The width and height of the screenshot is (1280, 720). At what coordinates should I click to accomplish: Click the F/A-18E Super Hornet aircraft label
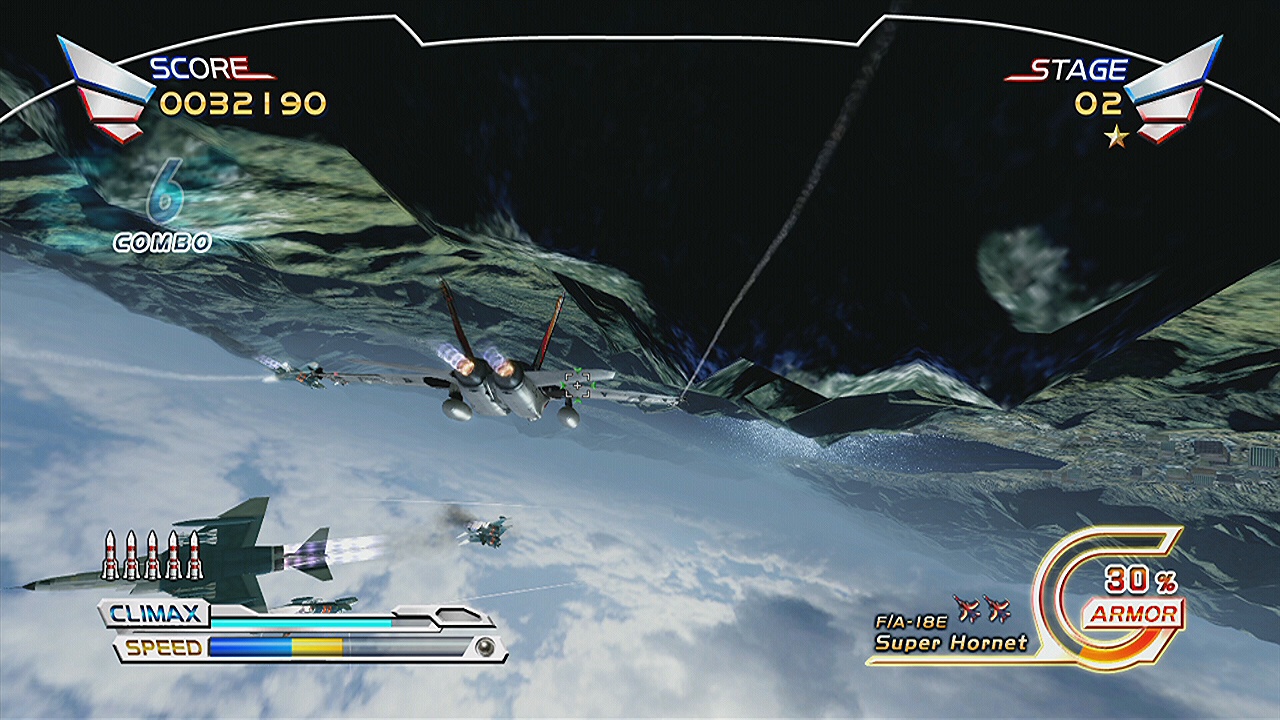pos(950,633)
